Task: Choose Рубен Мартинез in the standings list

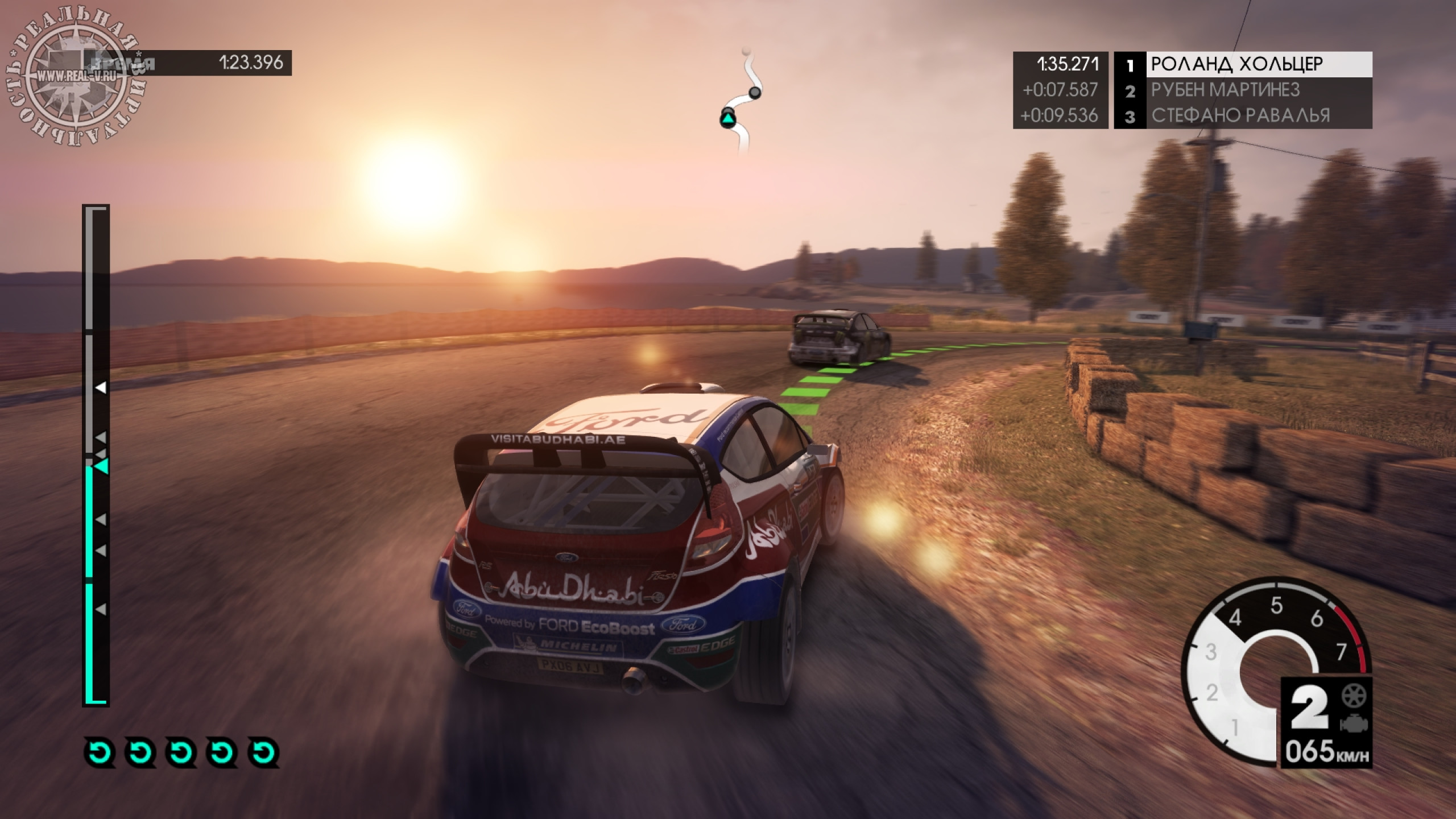Action: coord(1242,90)
